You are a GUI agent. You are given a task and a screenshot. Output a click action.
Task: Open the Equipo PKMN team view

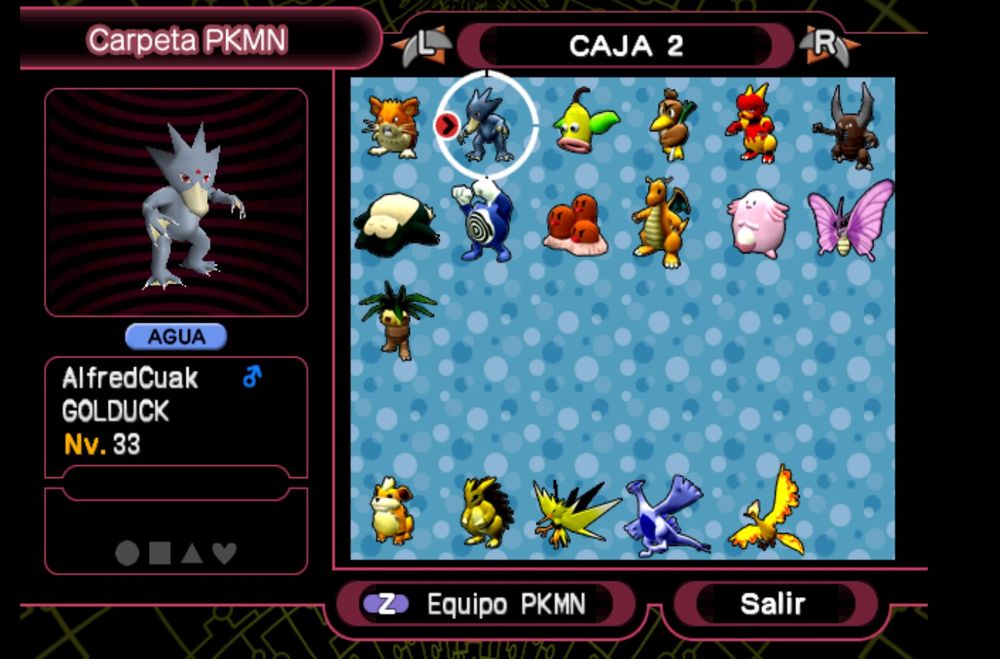(x=485, y=604)
